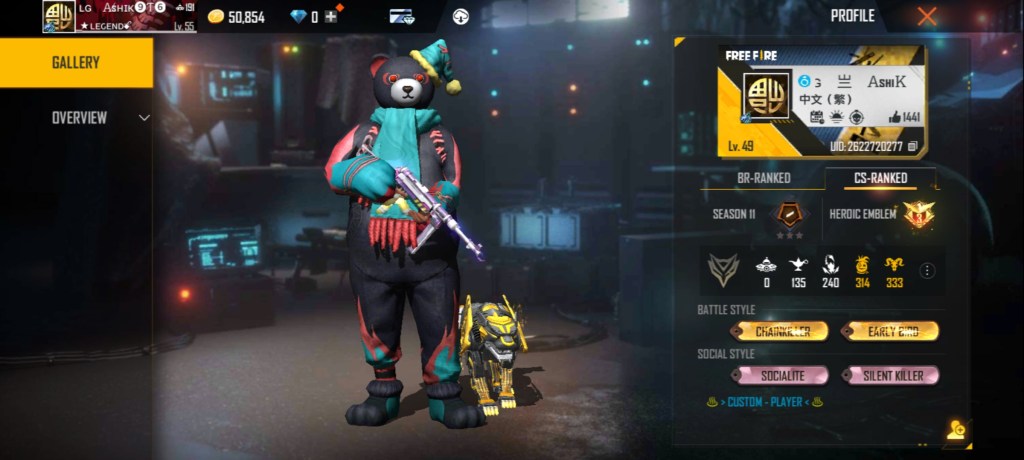Choose the Early Bird battle style tag
Image resolution: width=1024 pixels, height=460 pixels.
coord(890,331)
